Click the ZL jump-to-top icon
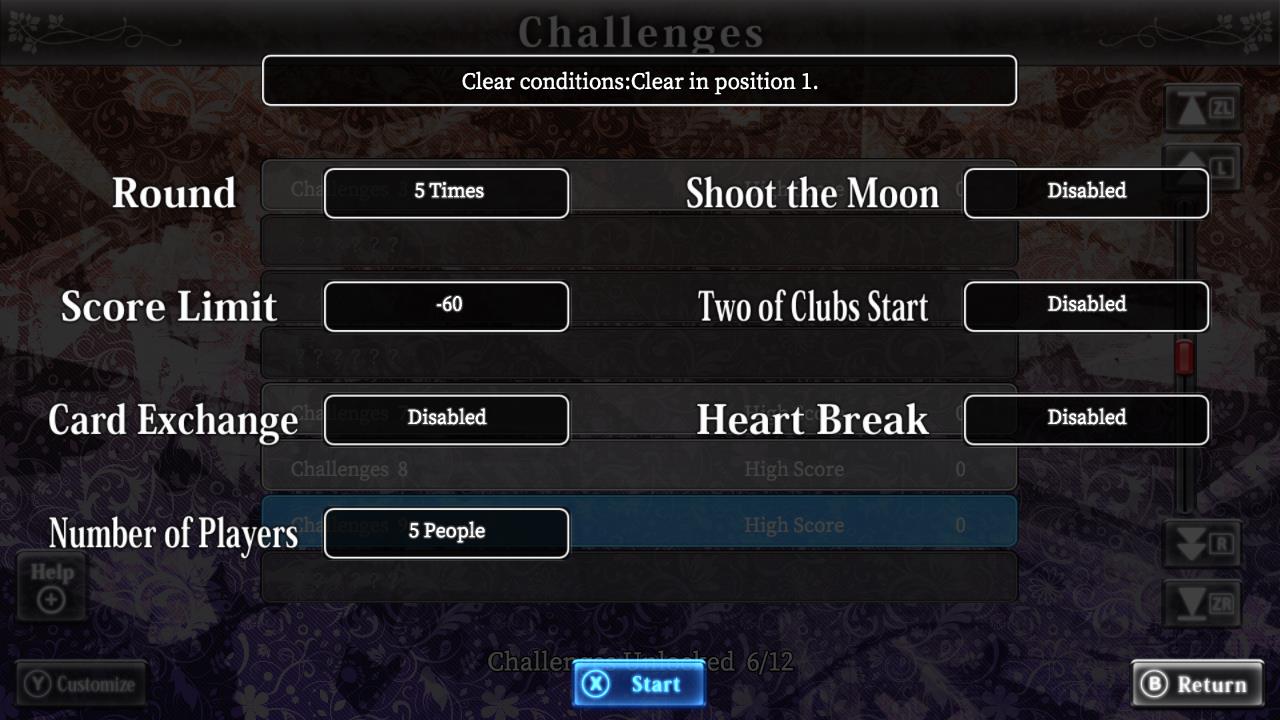 (1201, 108)
